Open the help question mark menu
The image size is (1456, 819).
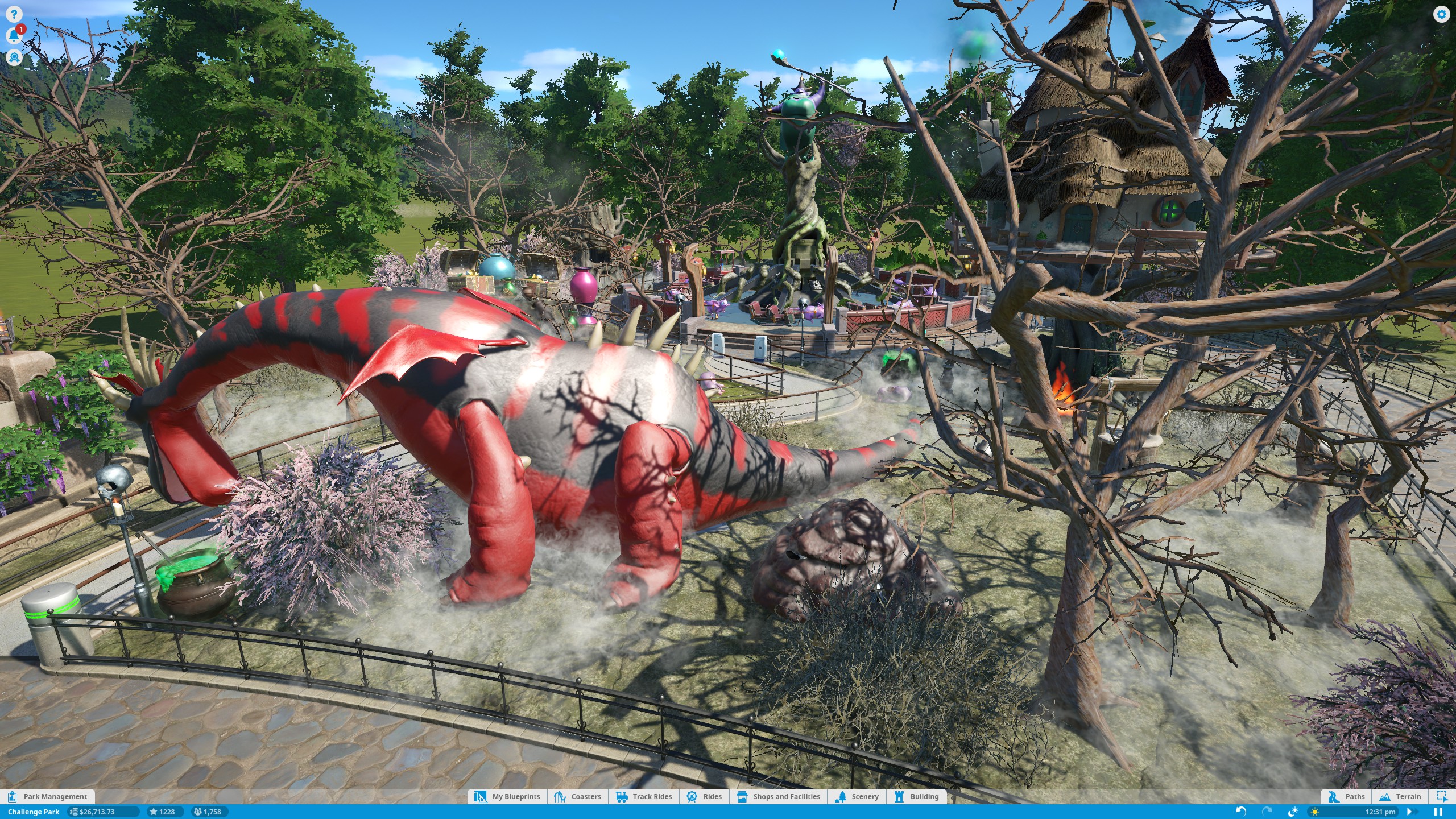point(14,14)
